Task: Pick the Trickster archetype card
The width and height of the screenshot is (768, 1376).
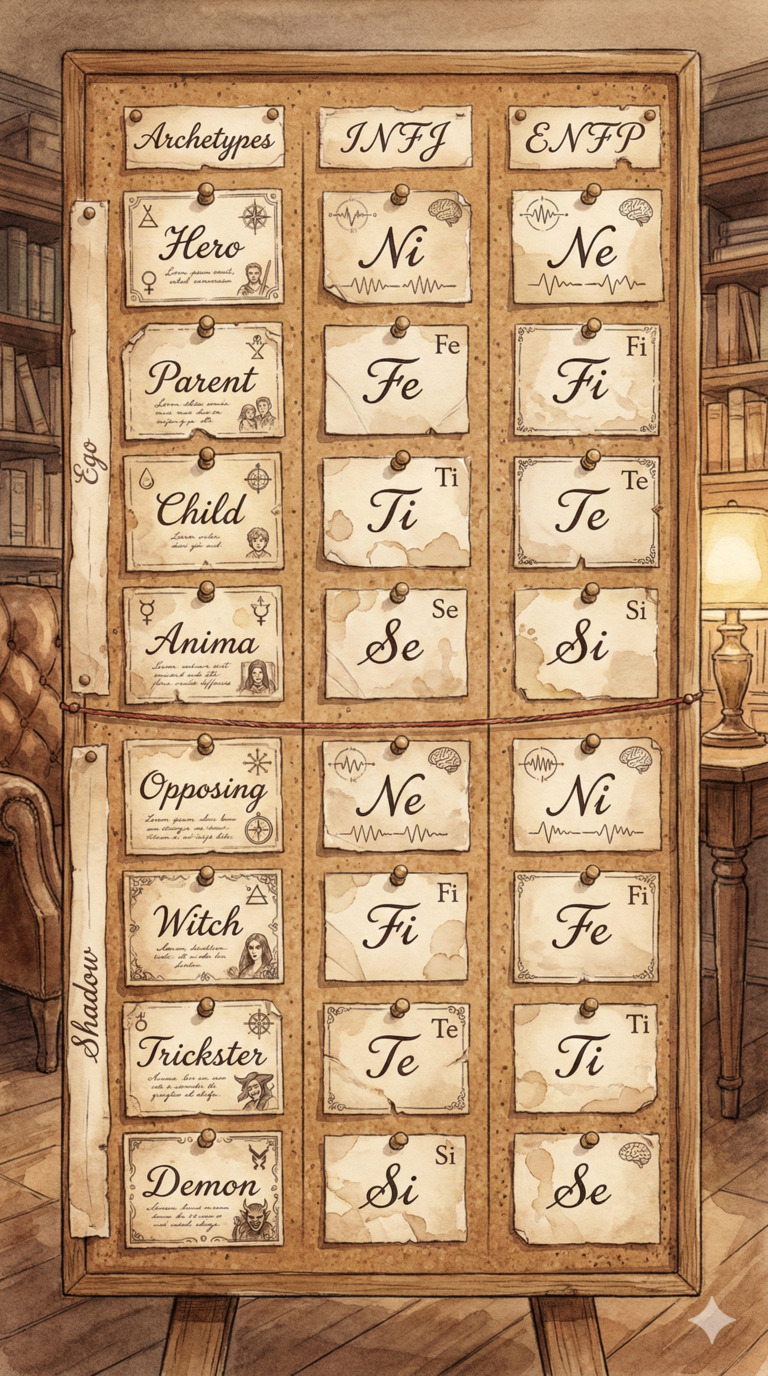Action: pyautogui.click(x=202, y=1058)
